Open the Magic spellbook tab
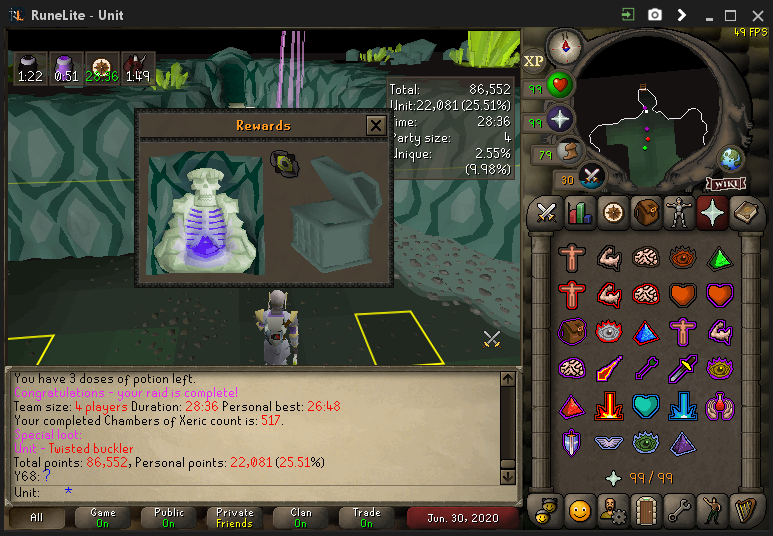773x536 pixels. click(x=744, y=212)
